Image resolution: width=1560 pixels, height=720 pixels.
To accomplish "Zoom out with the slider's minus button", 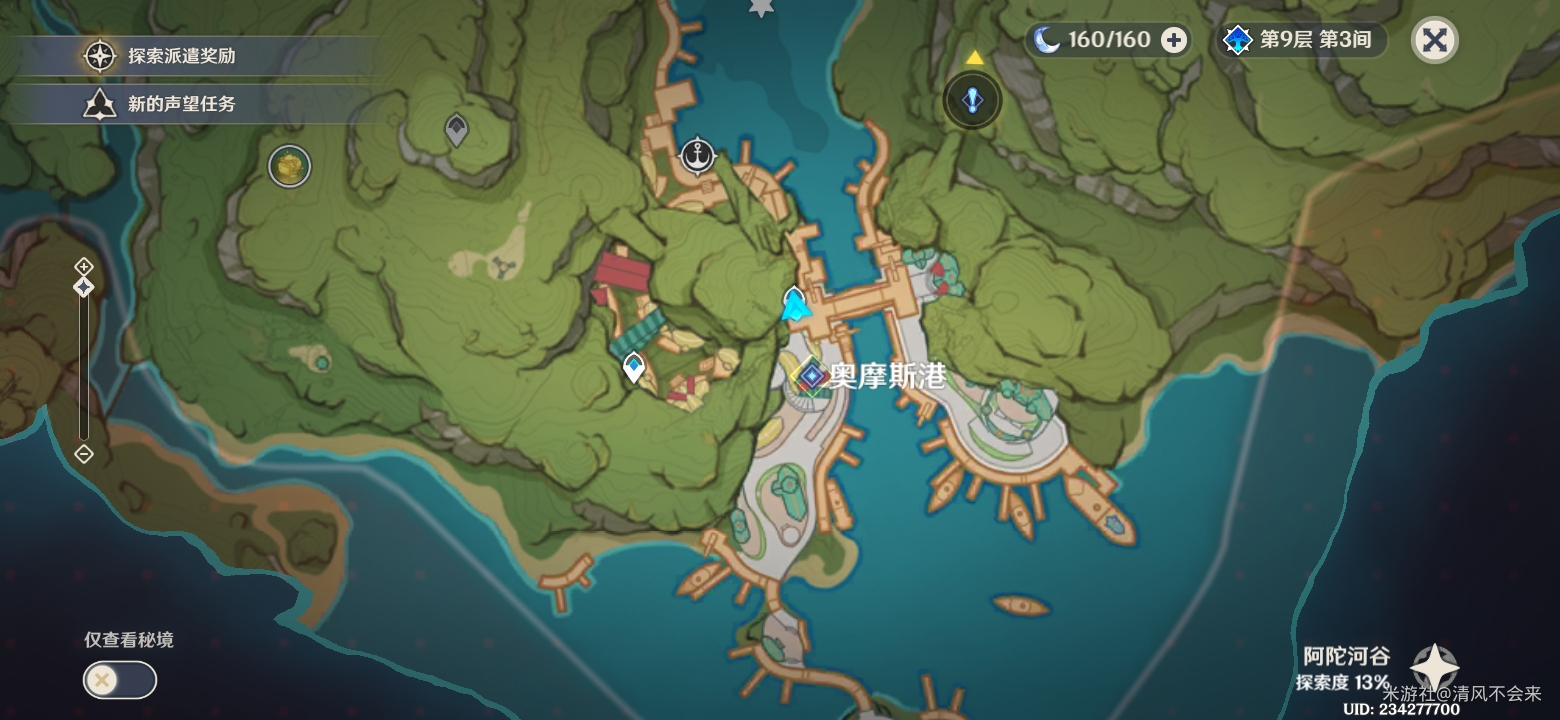I will pyautogui.click(x=84, y=455).
